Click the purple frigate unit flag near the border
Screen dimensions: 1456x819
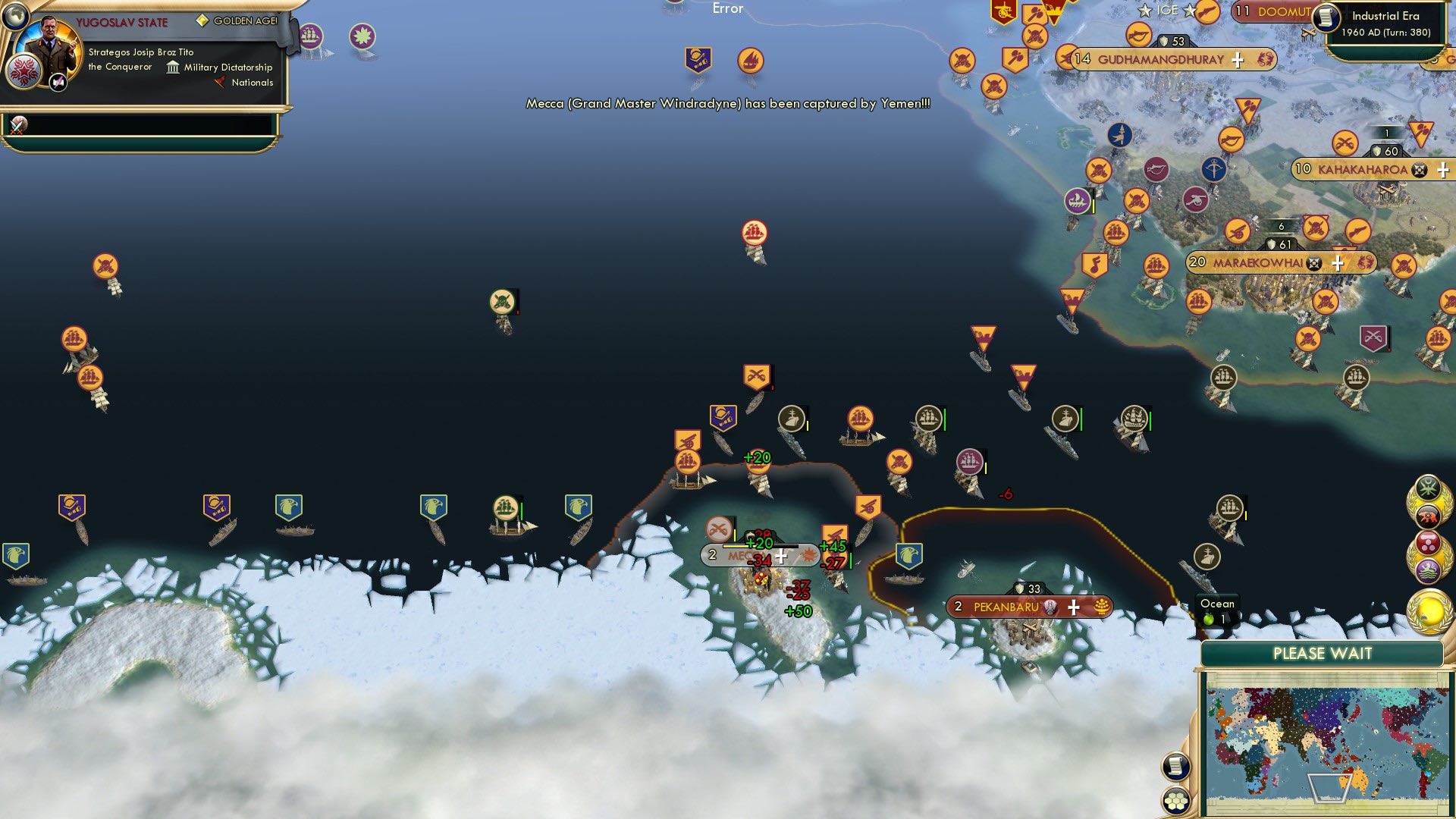click(970, 461)
